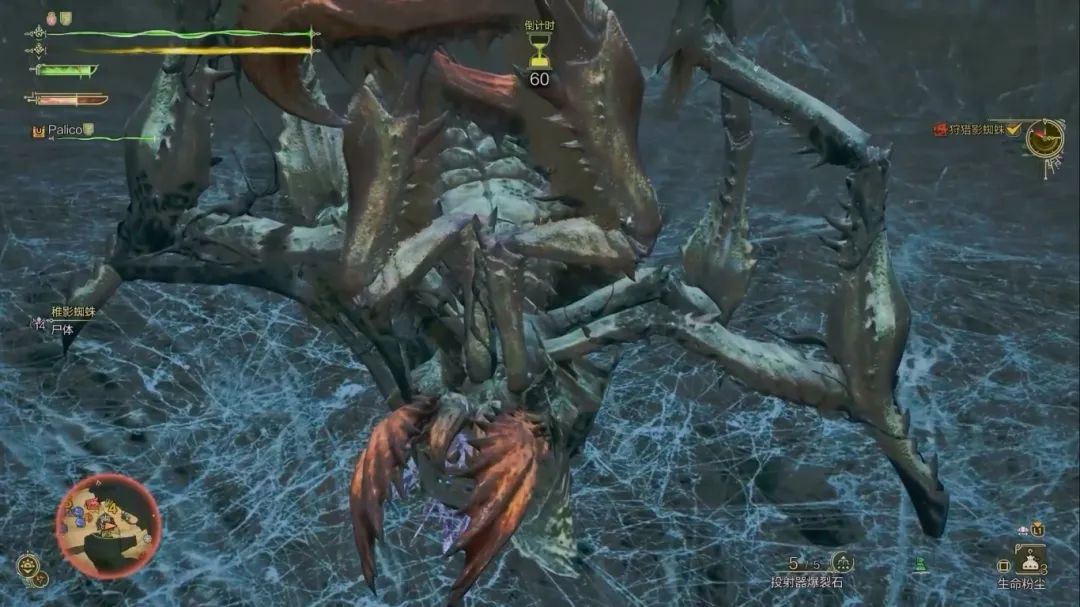Click the green icon left of the item bar

pos(920,566)
